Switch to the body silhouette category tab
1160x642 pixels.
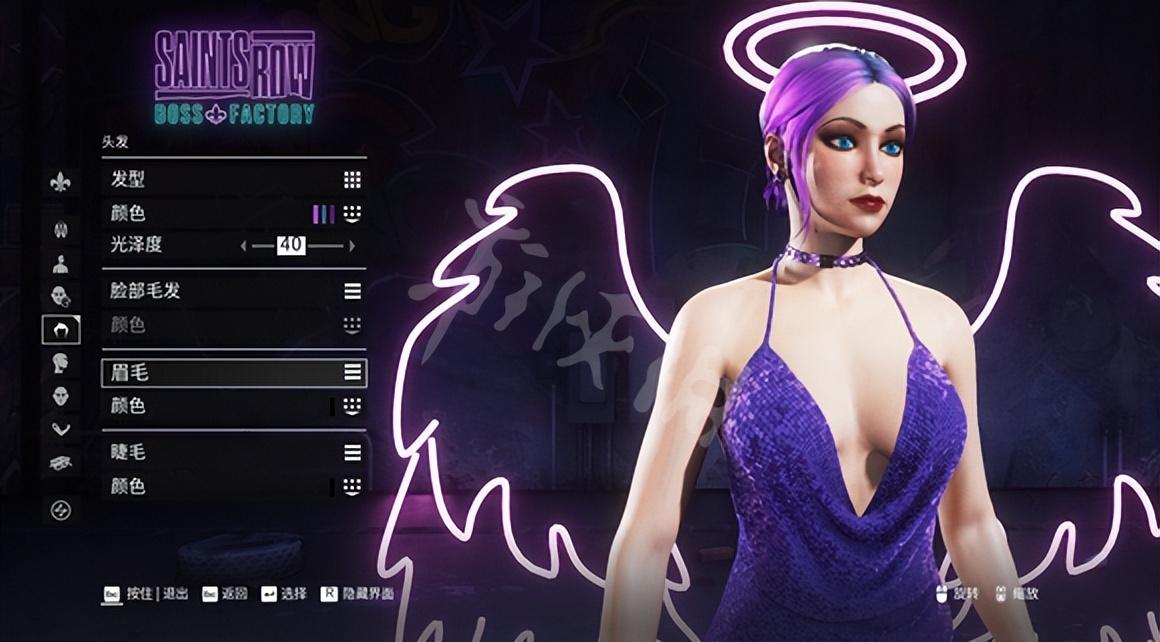(61, 264)
